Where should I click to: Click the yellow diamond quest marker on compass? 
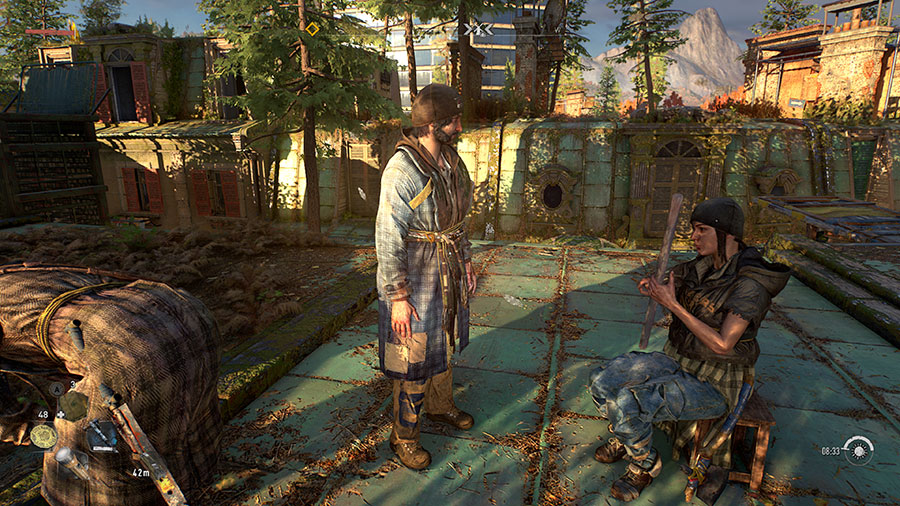tap(312, 29)
